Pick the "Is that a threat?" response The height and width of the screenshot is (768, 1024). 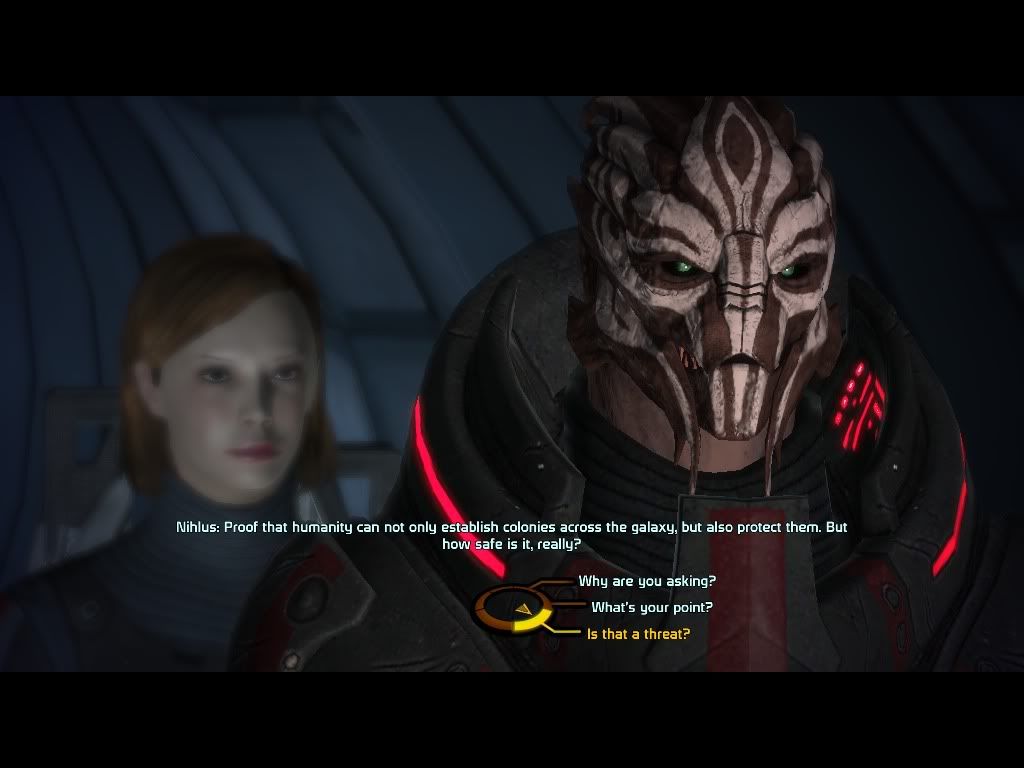[x=638, y=634]
